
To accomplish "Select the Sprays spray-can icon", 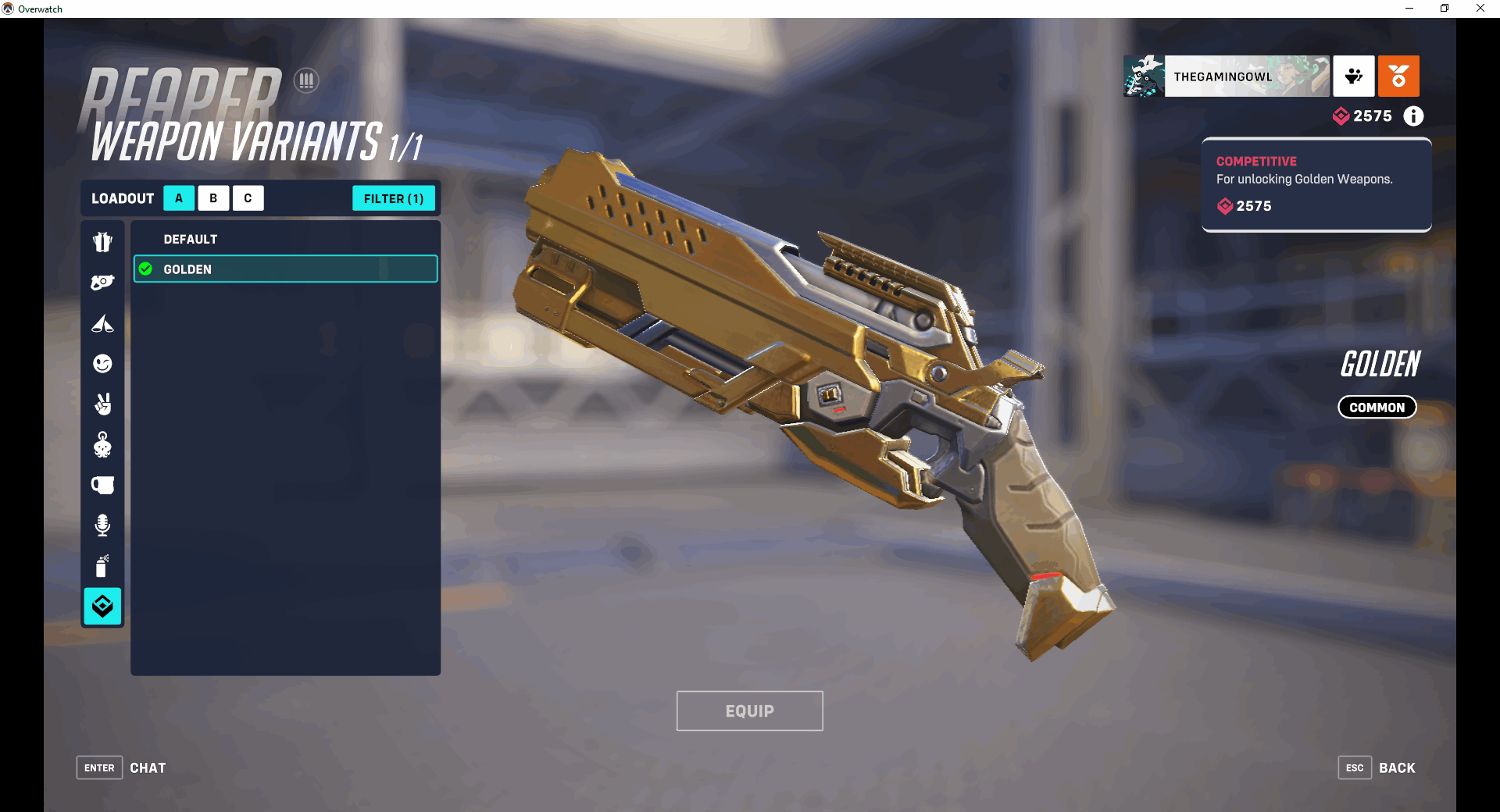I will click(x=102, y=567).
